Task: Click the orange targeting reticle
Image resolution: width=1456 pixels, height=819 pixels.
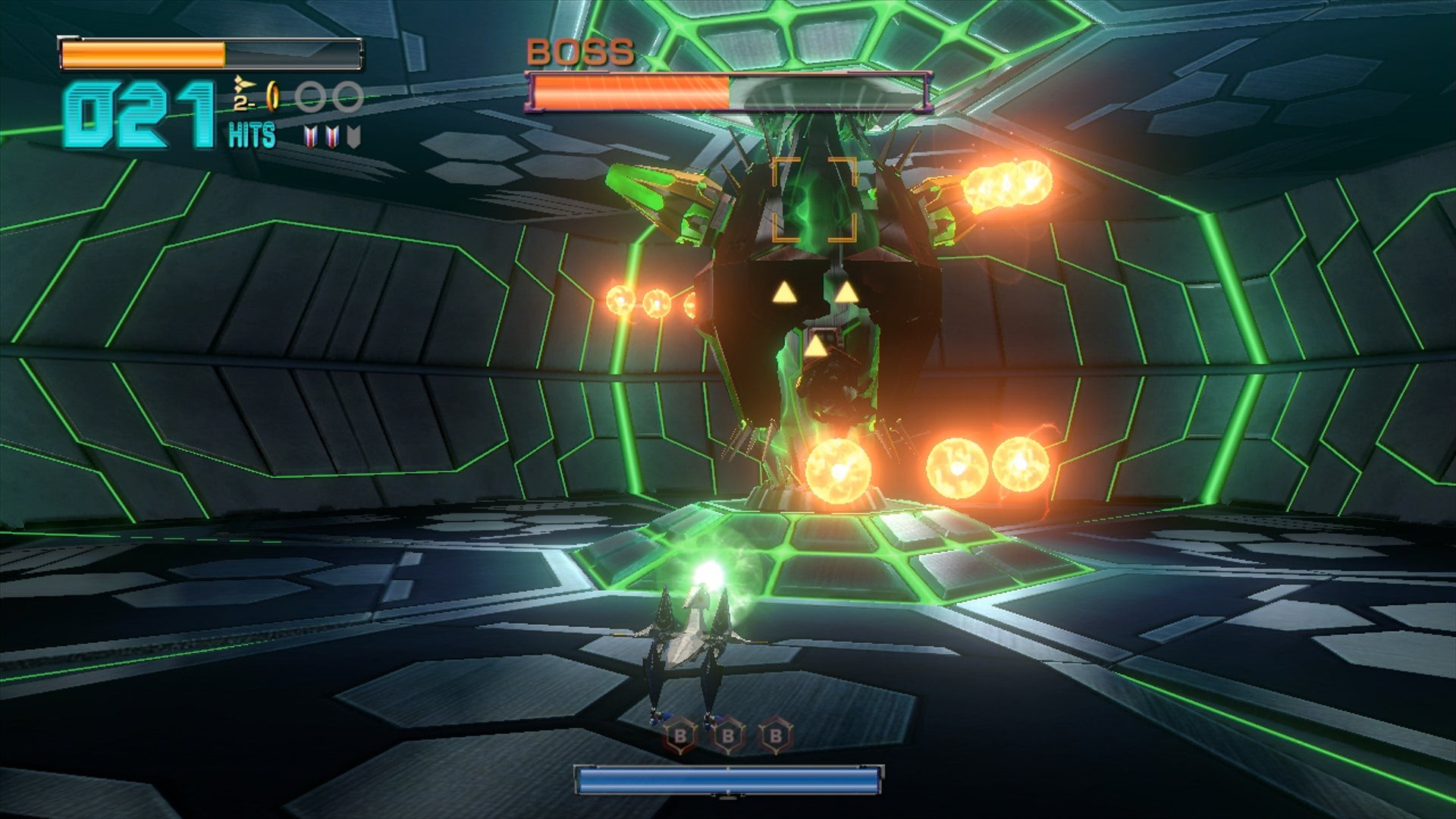Action: [x=814, y=199]
